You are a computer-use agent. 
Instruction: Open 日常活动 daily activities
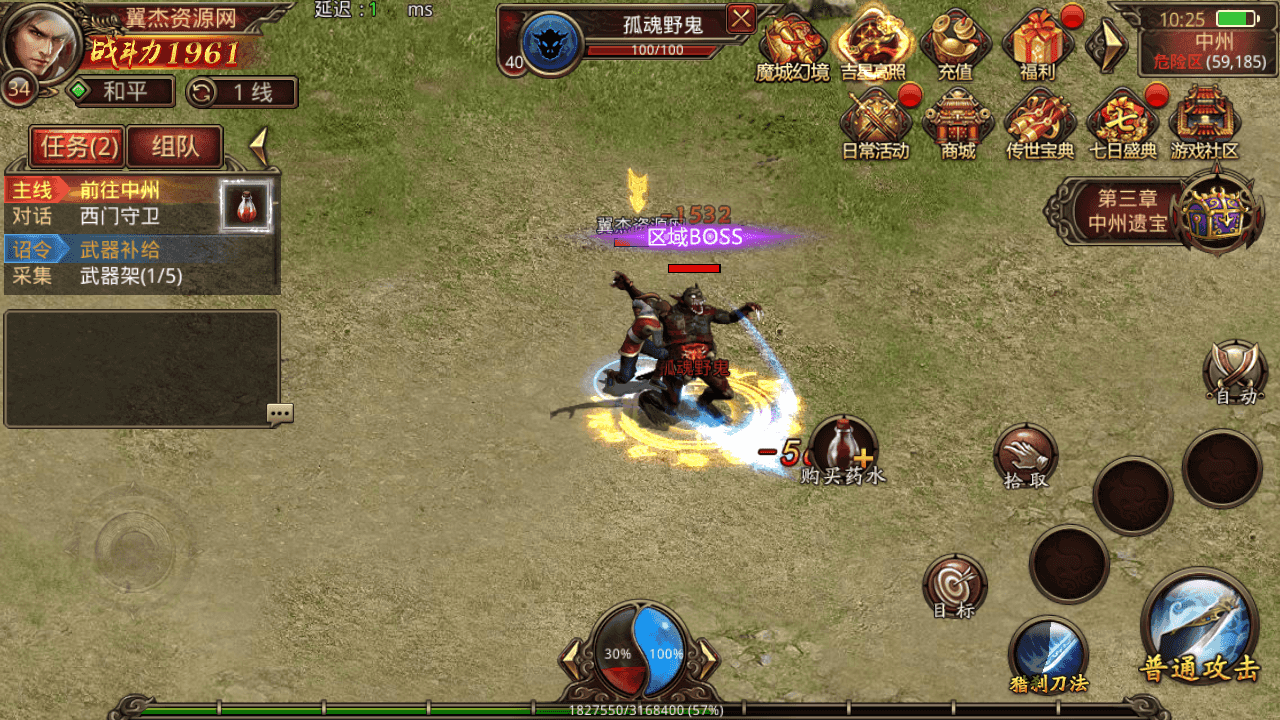(875, 123)
